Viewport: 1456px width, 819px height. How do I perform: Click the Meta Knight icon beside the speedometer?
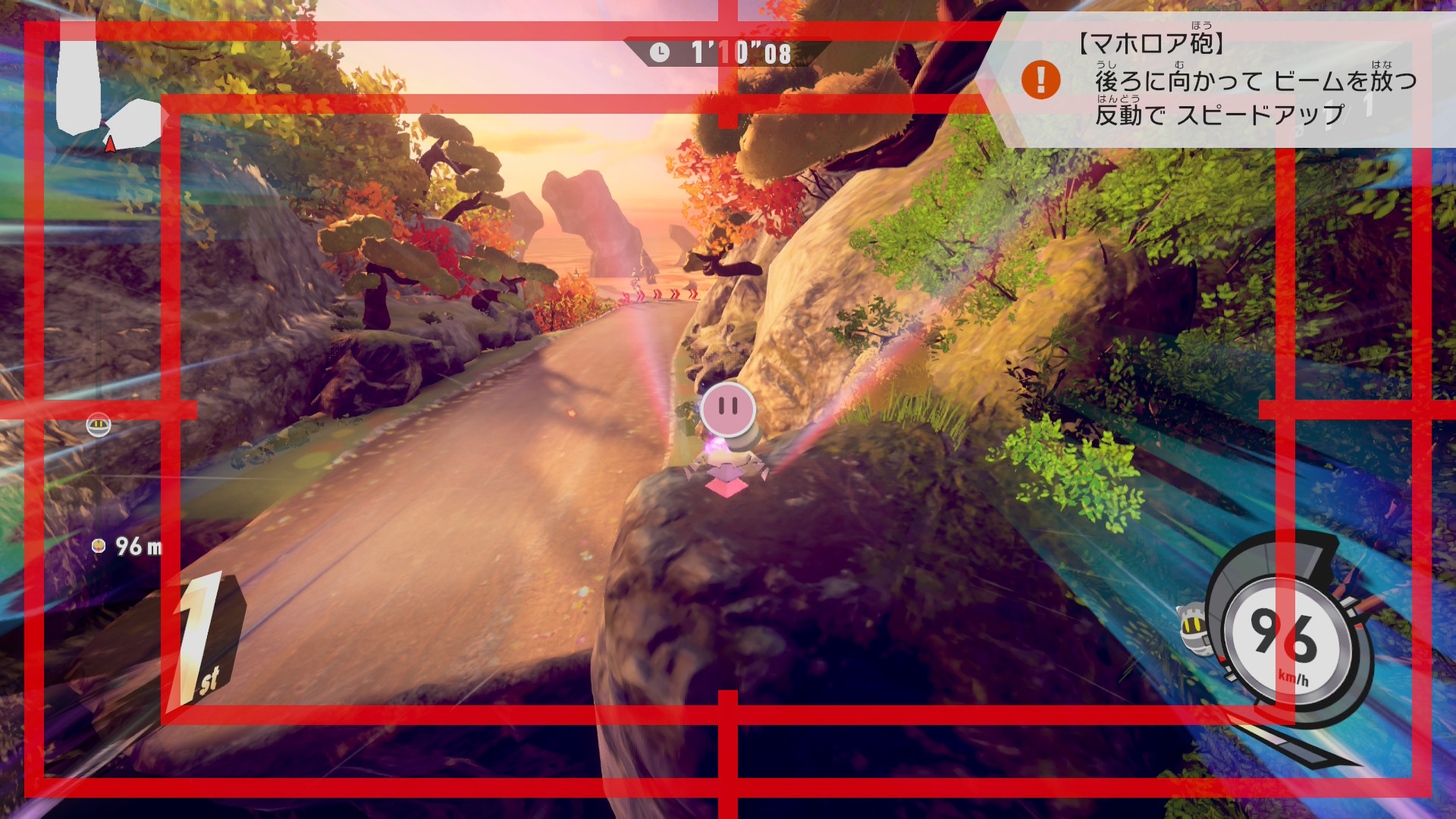(x=1192, y=626)
